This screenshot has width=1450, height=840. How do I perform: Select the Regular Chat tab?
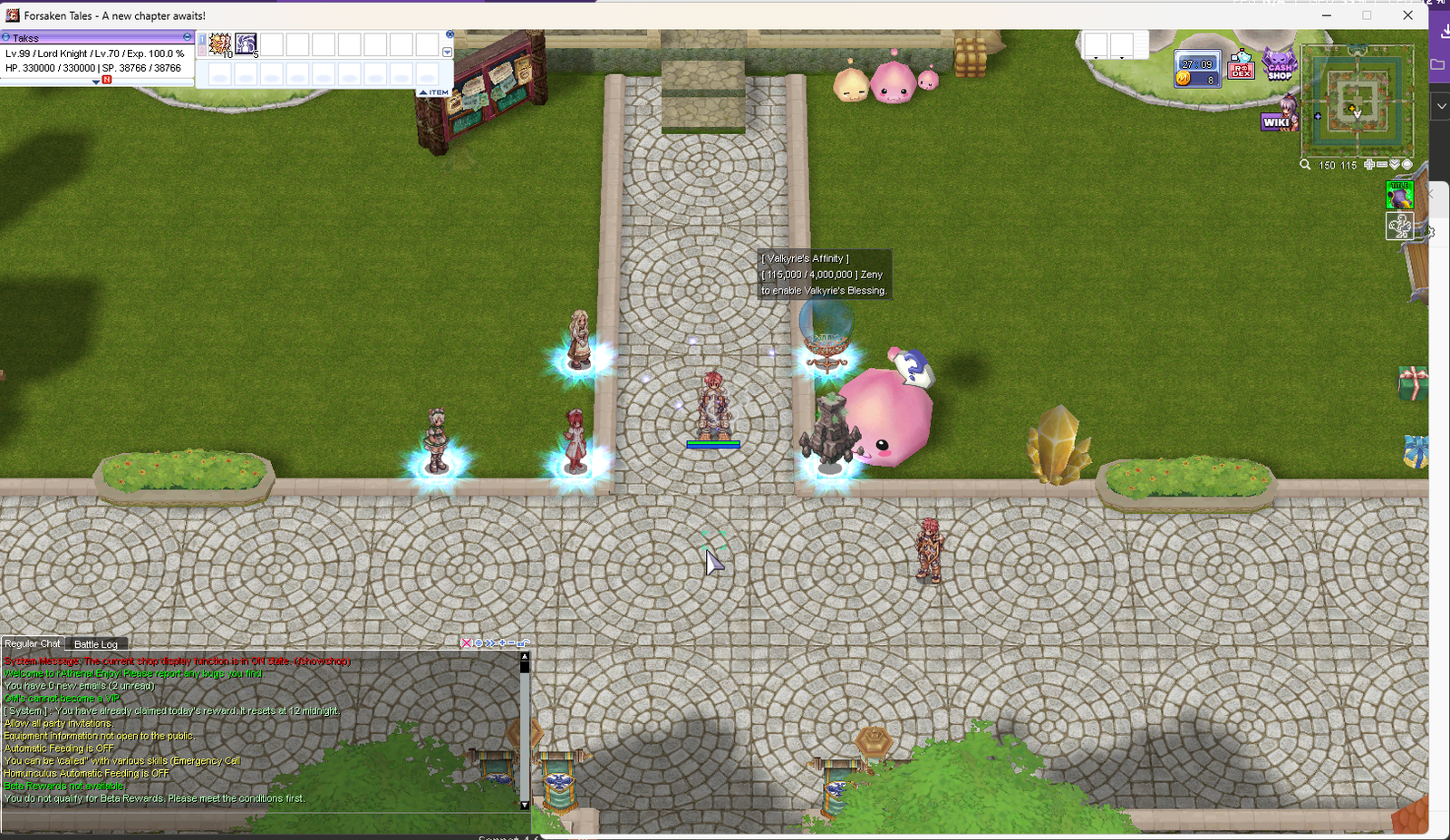(33, 643)
